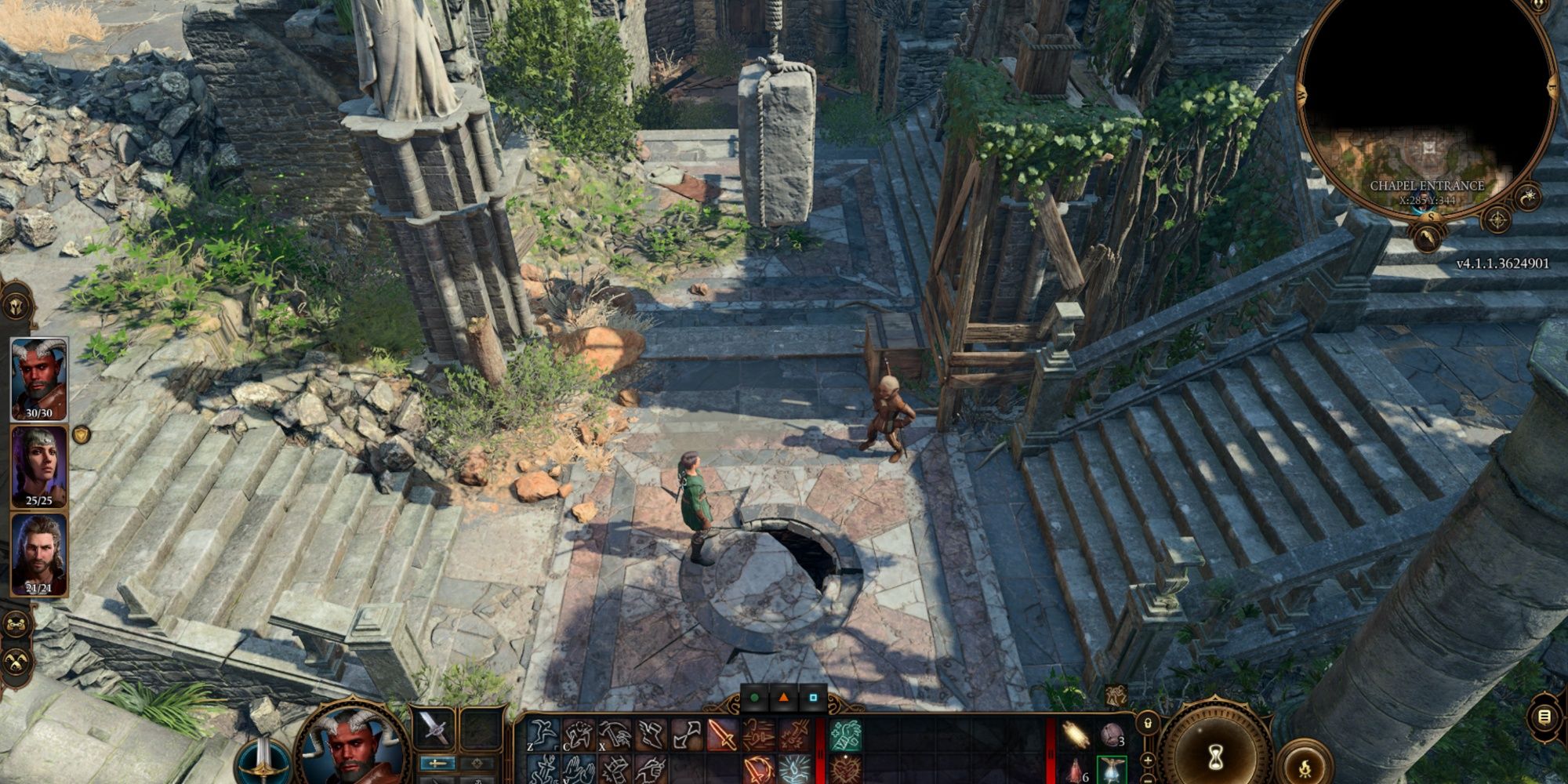Select the main hand sword weapon slot
This screenshot has width=1568, height=784.
tap(434, 728)
